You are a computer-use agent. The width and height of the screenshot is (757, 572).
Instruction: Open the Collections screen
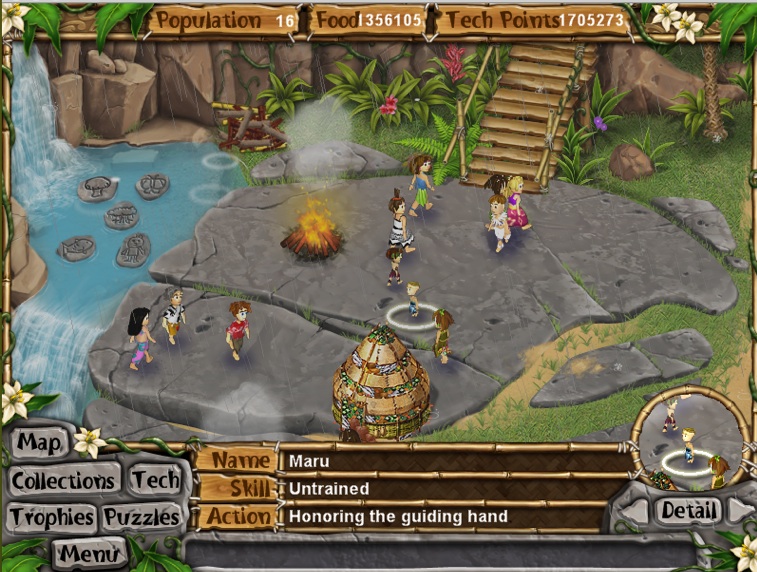[x=63, y=481]
